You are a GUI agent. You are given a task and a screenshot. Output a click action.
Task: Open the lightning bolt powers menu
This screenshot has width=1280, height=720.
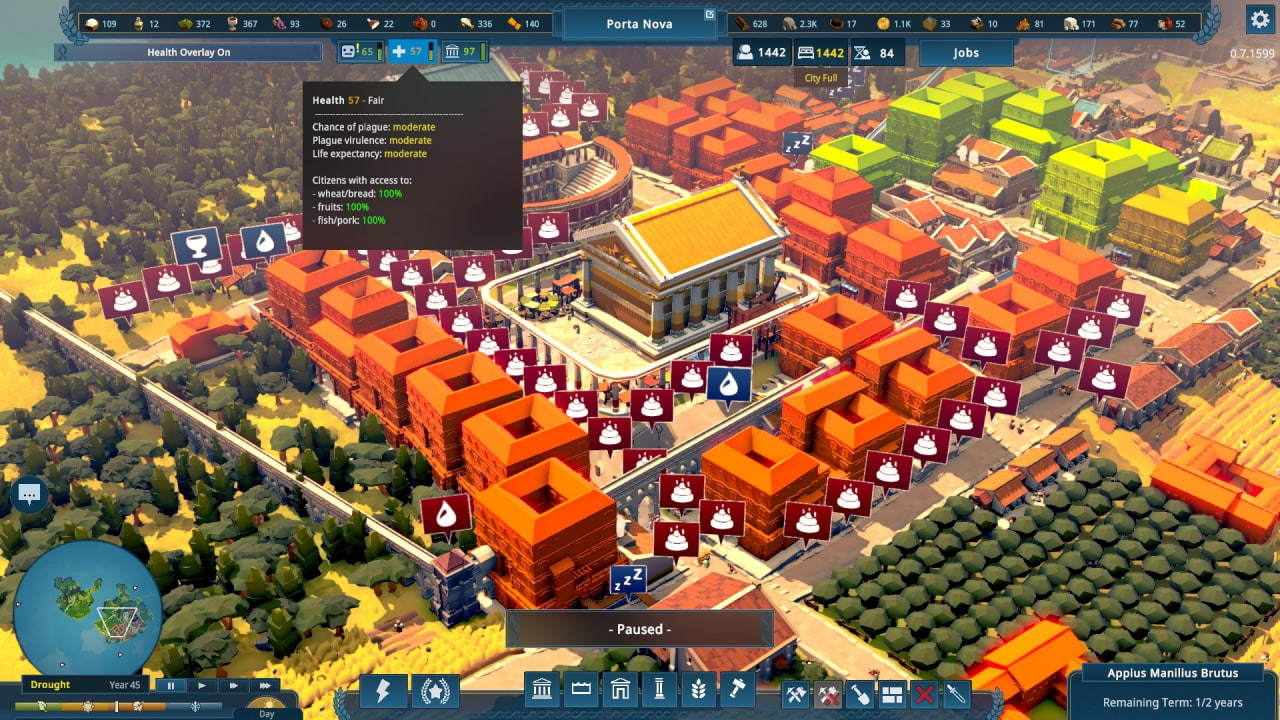[384, 691]
